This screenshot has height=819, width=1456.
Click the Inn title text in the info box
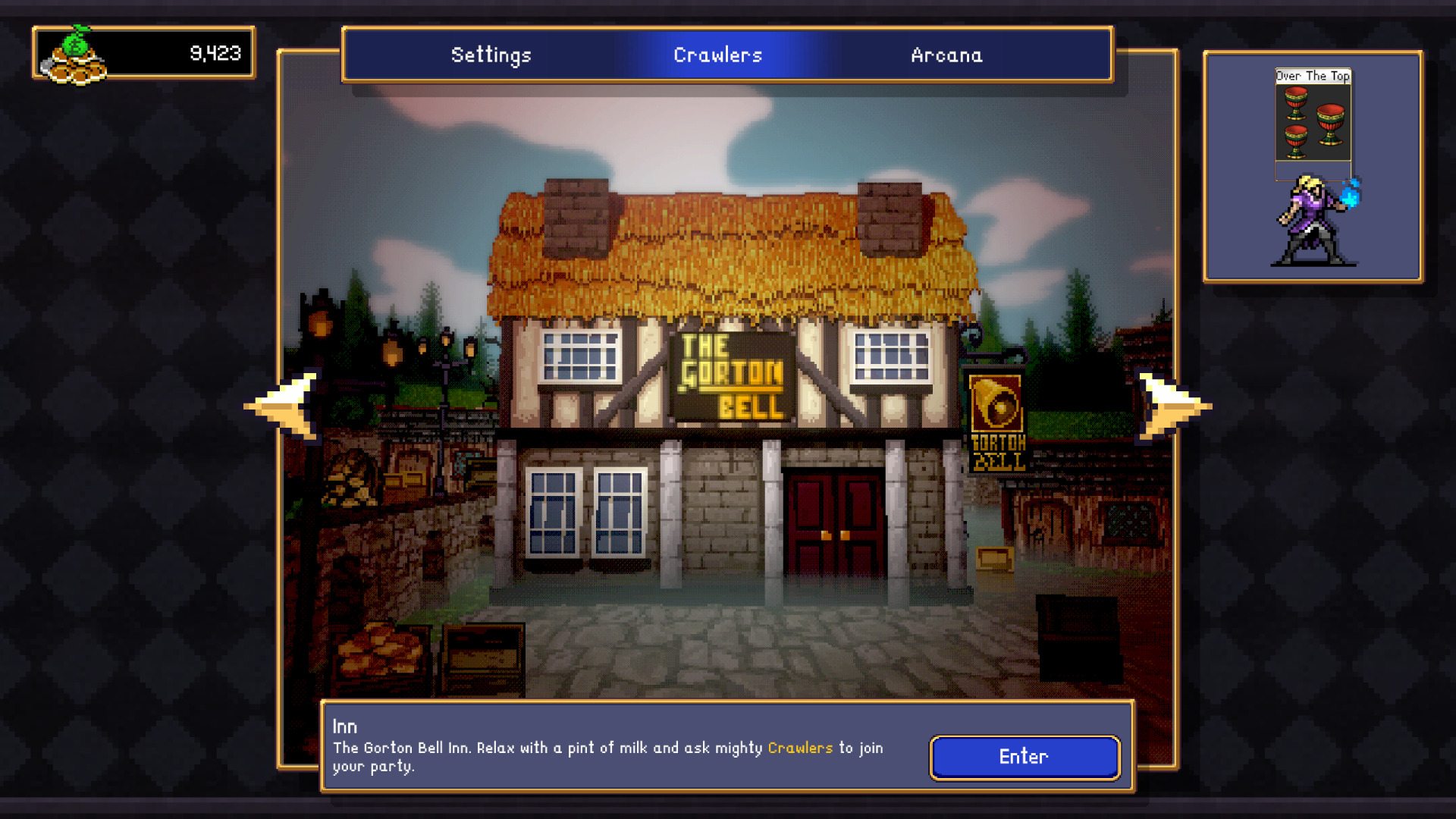[345, 726]
